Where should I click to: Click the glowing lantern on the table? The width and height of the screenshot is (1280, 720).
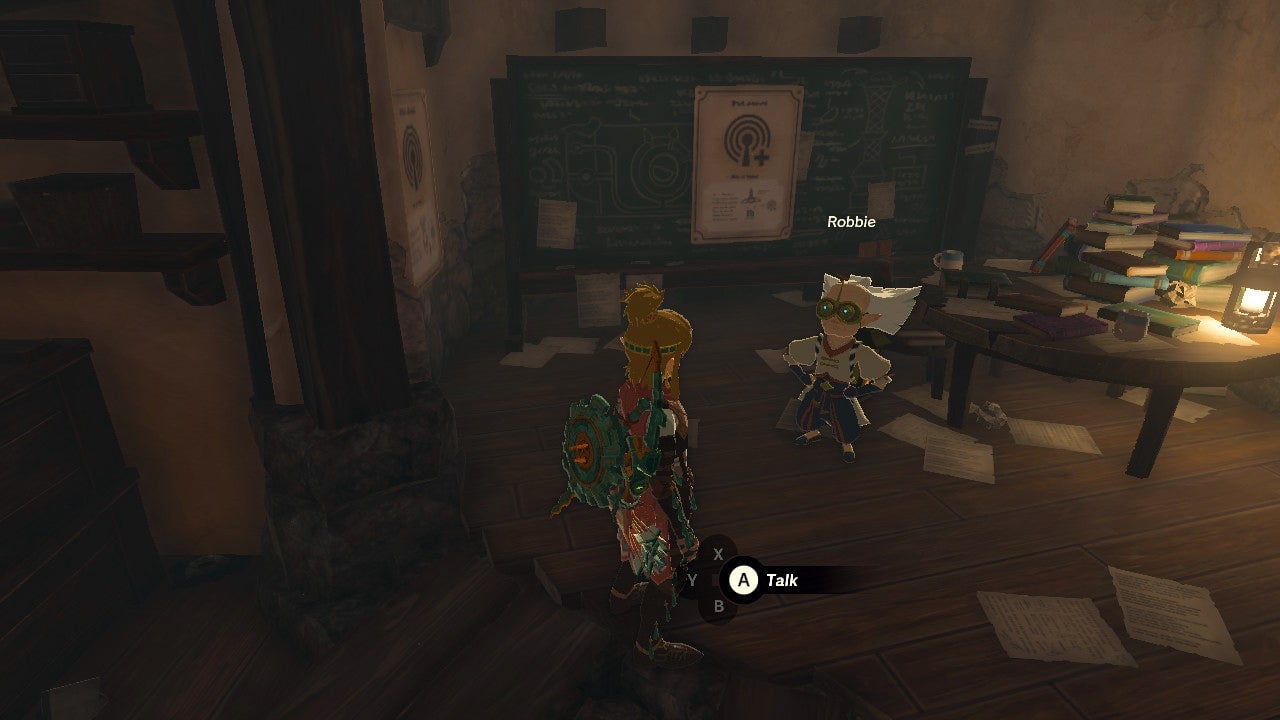1248,300
